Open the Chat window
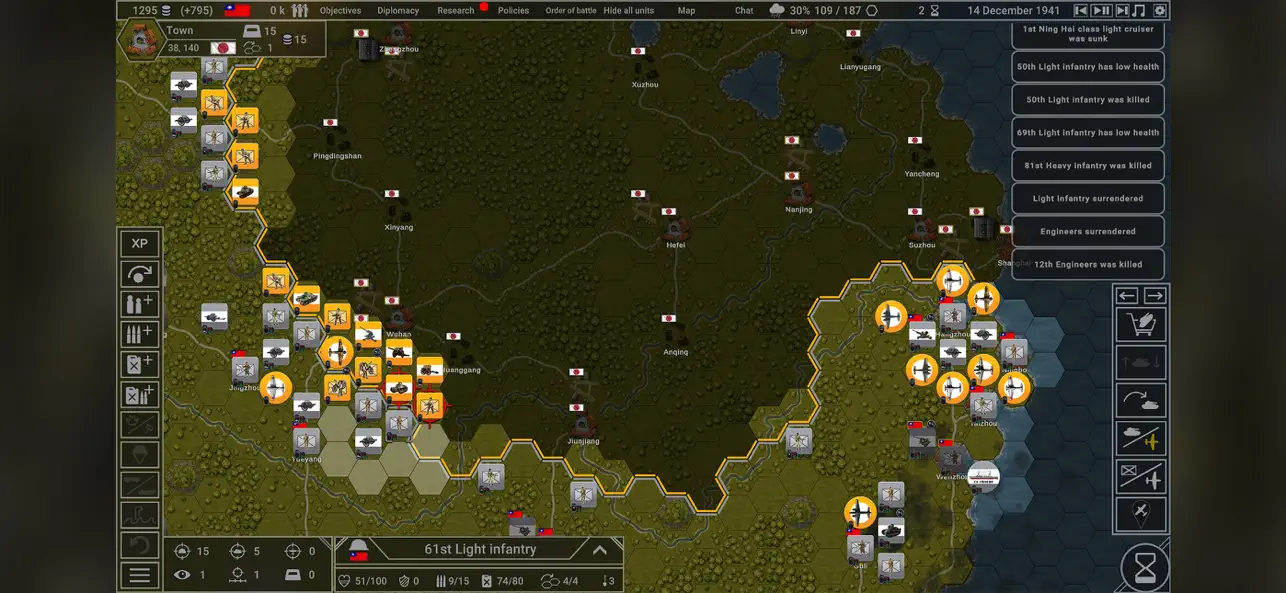Image resolution: width=1286 pixels, height=593 pixels. pos(744,11)
